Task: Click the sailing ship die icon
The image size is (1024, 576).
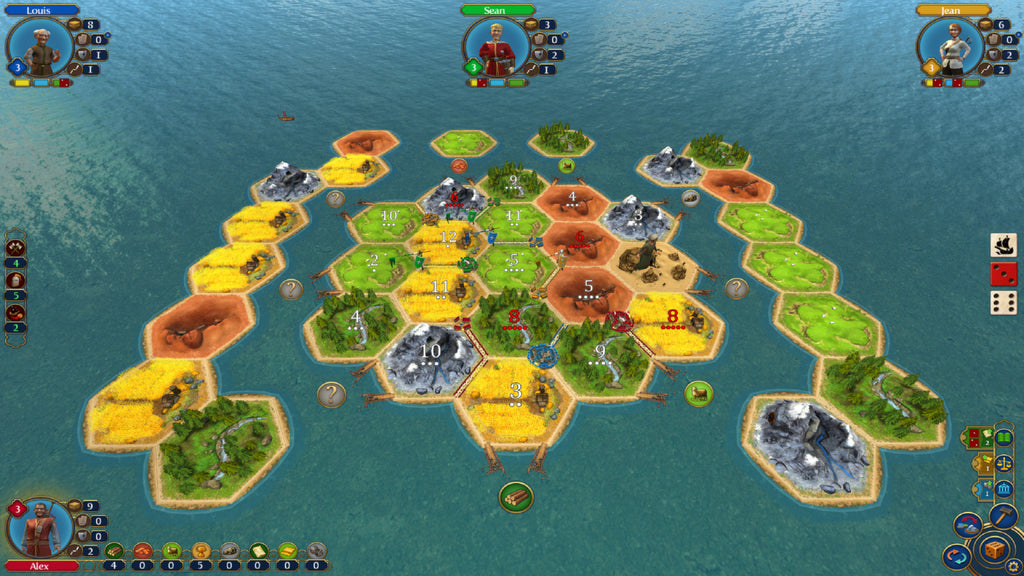Action: click(x=1004, y=245)
